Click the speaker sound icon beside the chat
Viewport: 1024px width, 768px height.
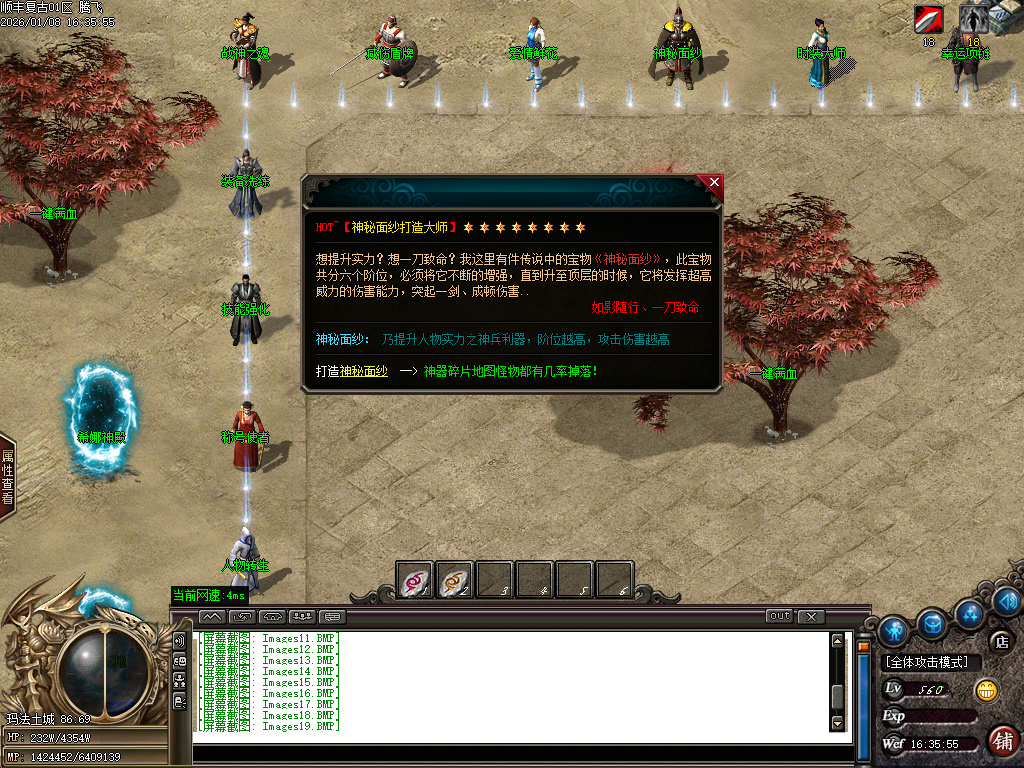point(180,640)
